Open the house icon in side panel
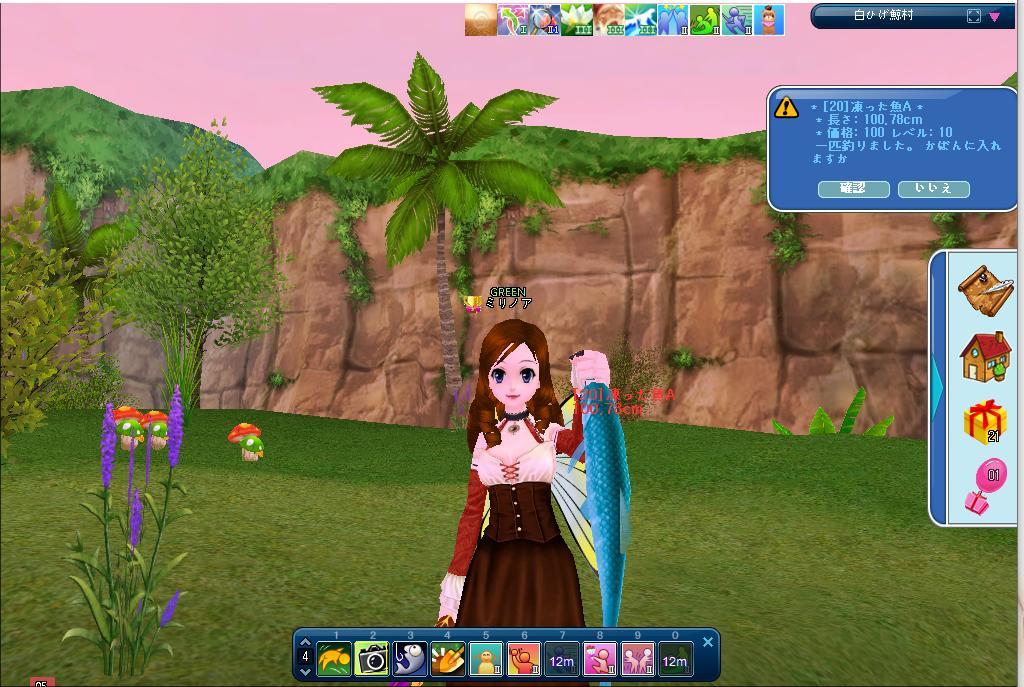Viewport: 1024px width, 687px height. pos(985,357)
